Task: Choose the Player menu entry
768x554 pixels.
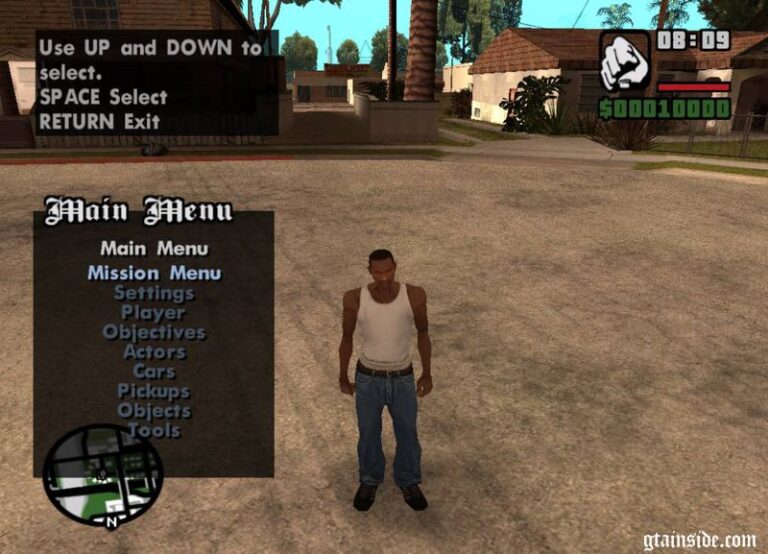Action: click(154, 313)
